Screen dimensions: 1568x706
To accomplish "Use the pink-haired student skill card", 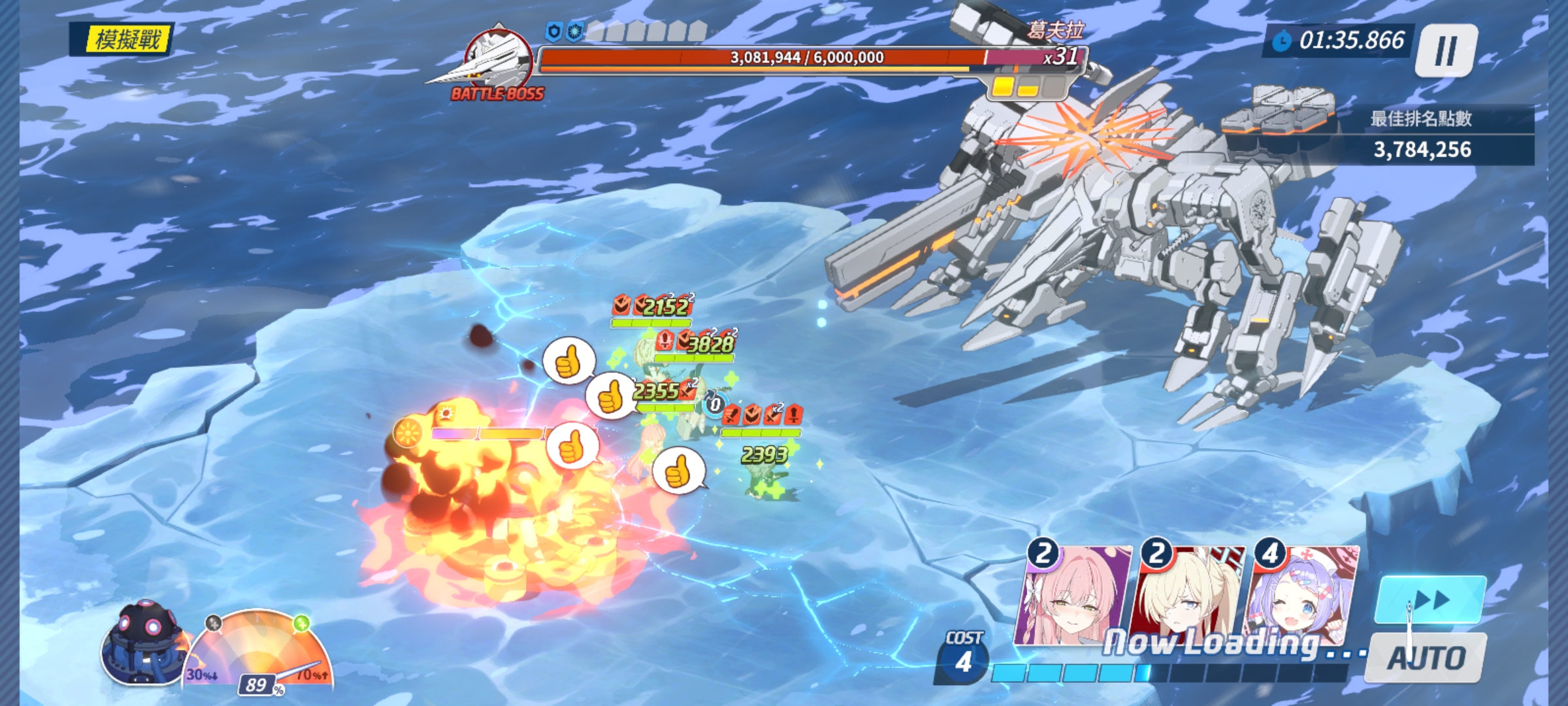I will point(1075,596).
